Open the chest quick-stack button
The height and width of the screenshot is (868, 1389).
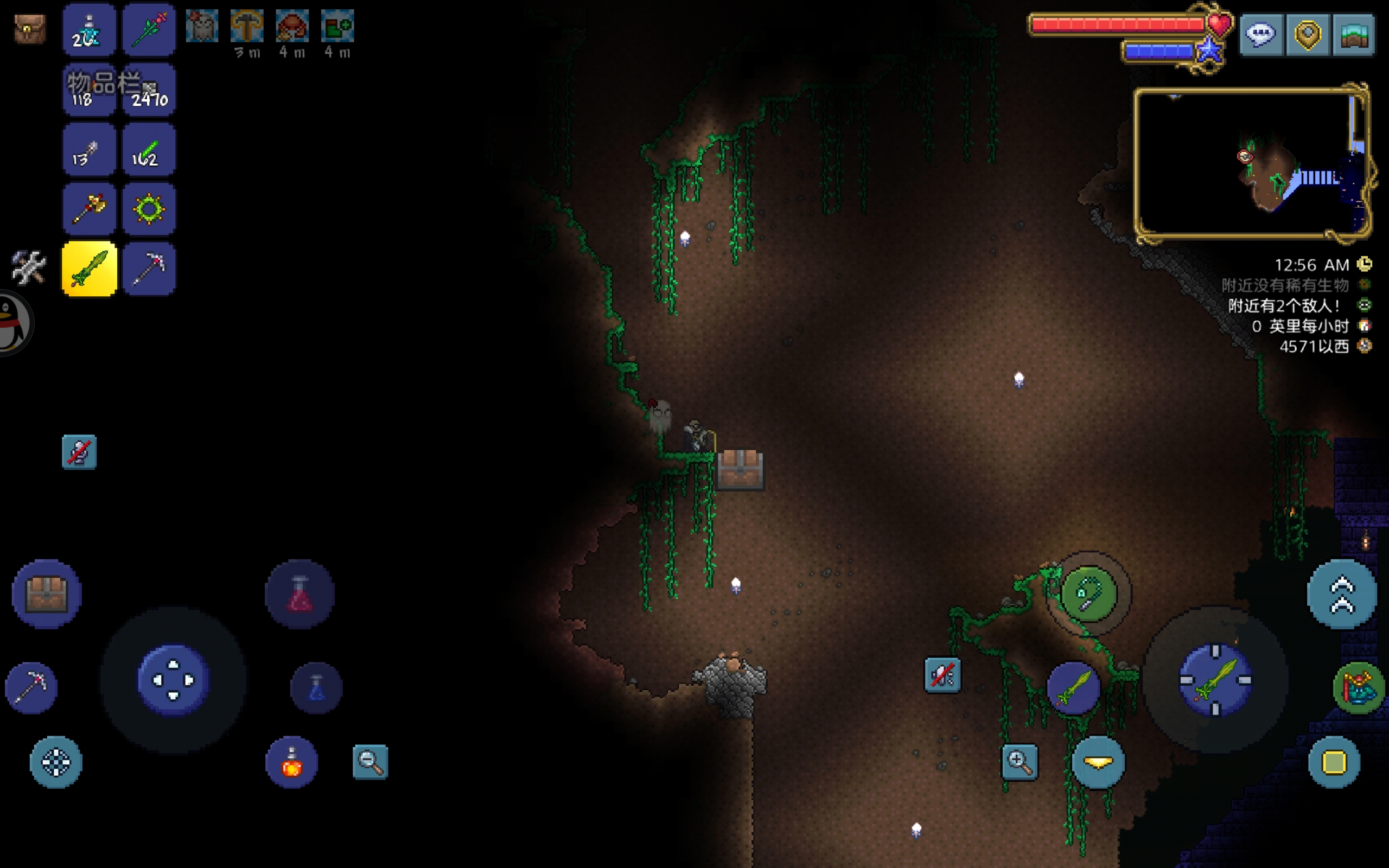(x=47, y=593)
